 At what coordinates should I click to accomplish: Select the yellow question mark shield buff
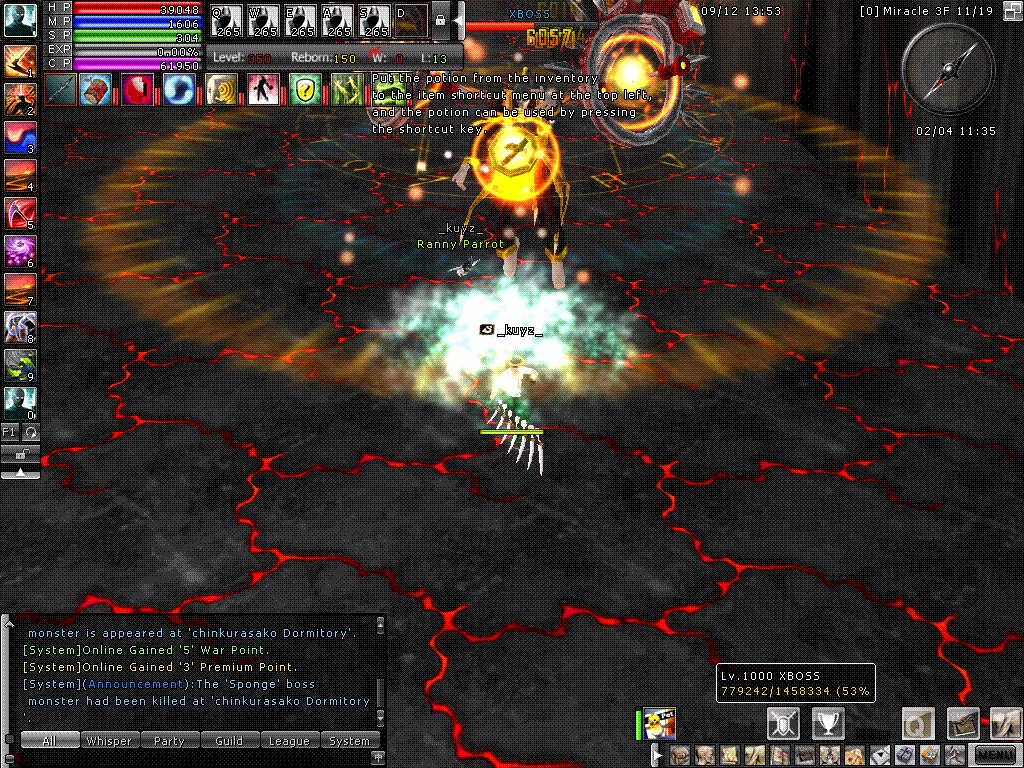point(306,89)
